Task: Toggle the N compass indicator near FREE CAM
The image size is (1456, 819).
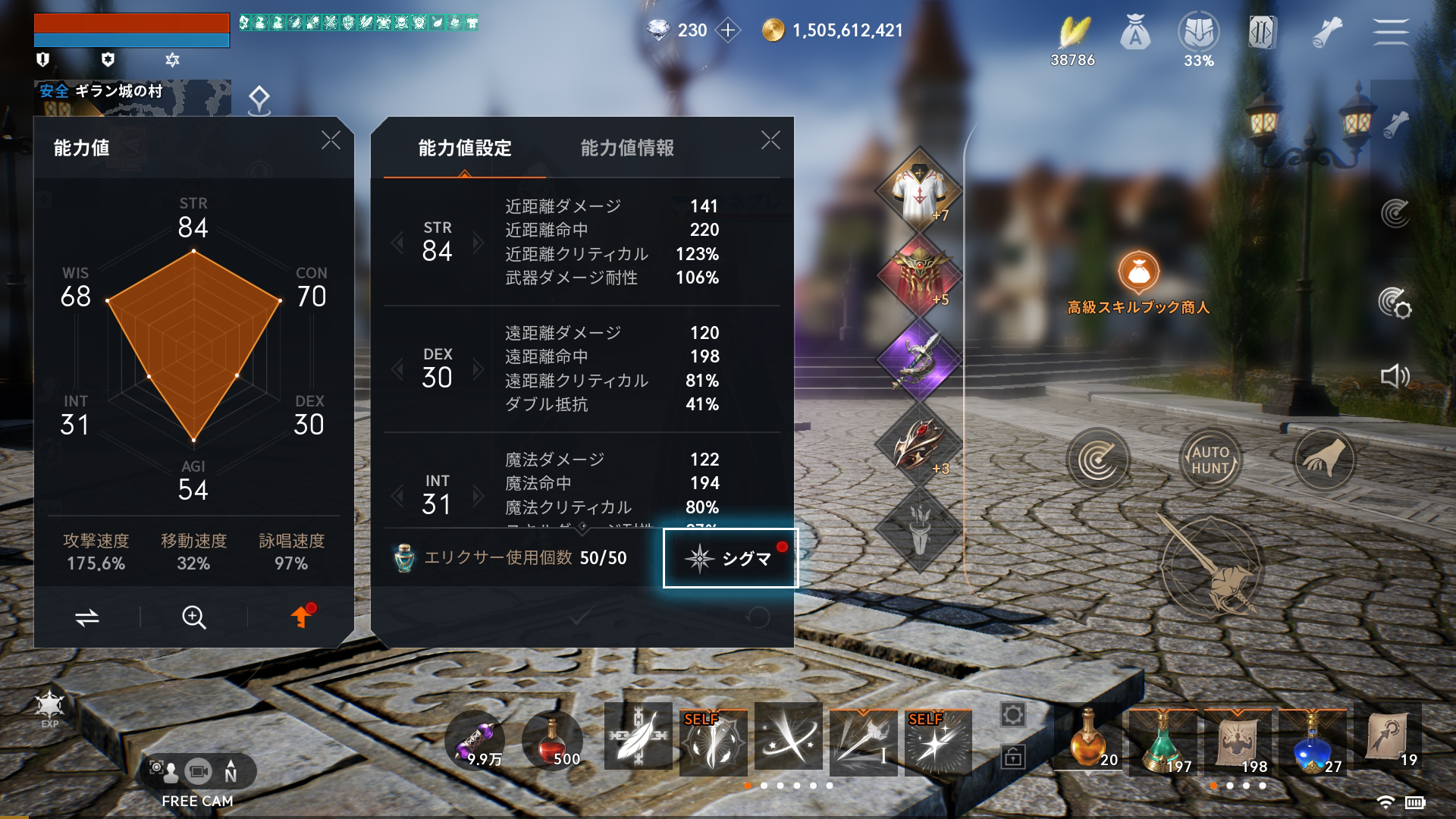Action: pyautogui.click(x=231, y=771)
